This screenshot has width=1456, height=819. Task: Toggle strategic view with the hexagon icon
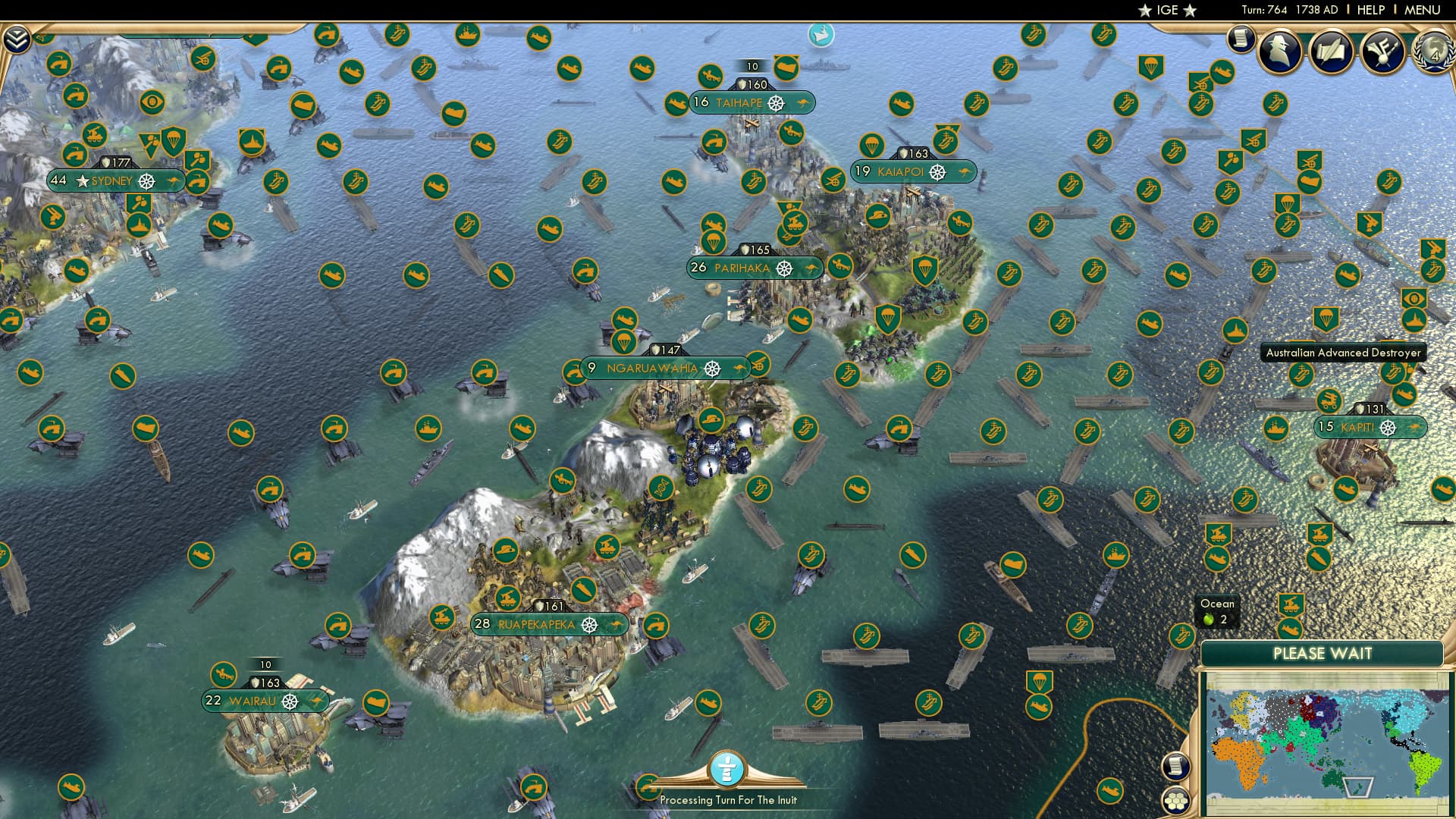1176,800
